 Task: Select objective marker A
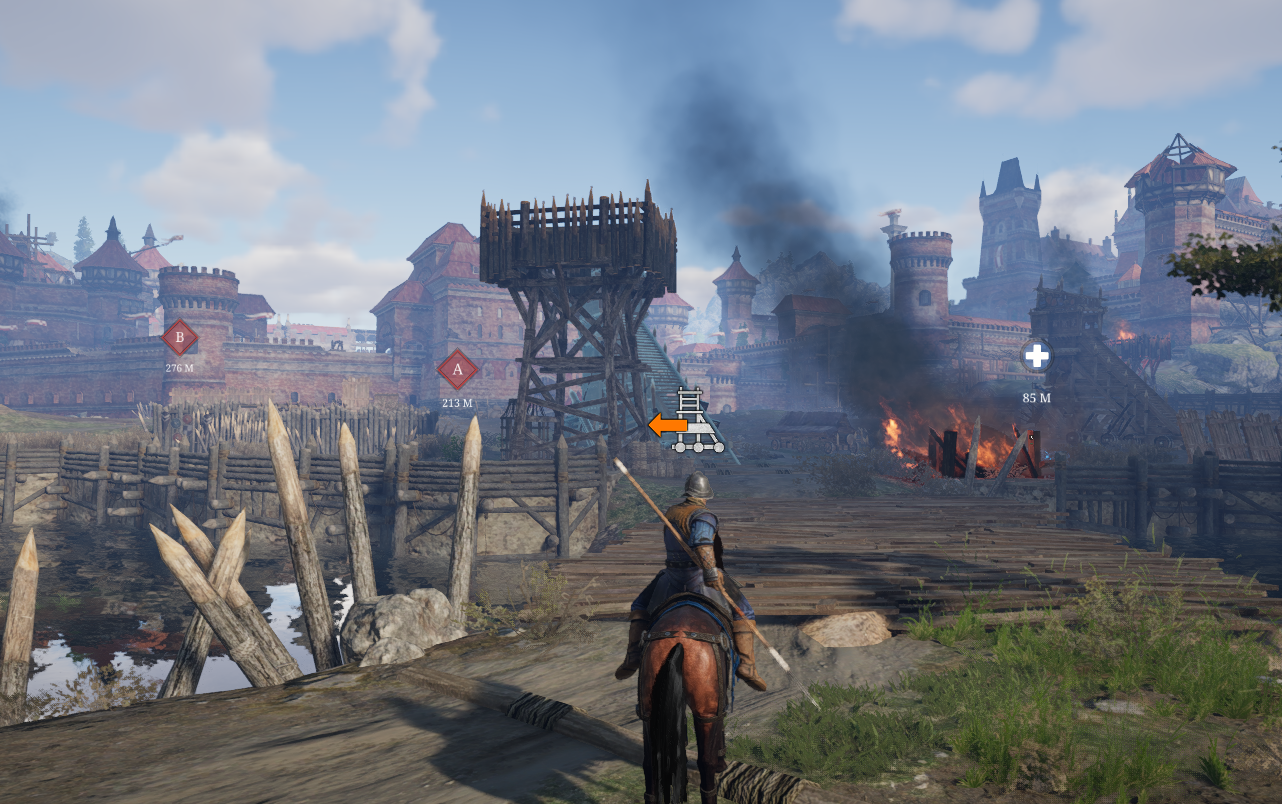(x=458, y=370)
